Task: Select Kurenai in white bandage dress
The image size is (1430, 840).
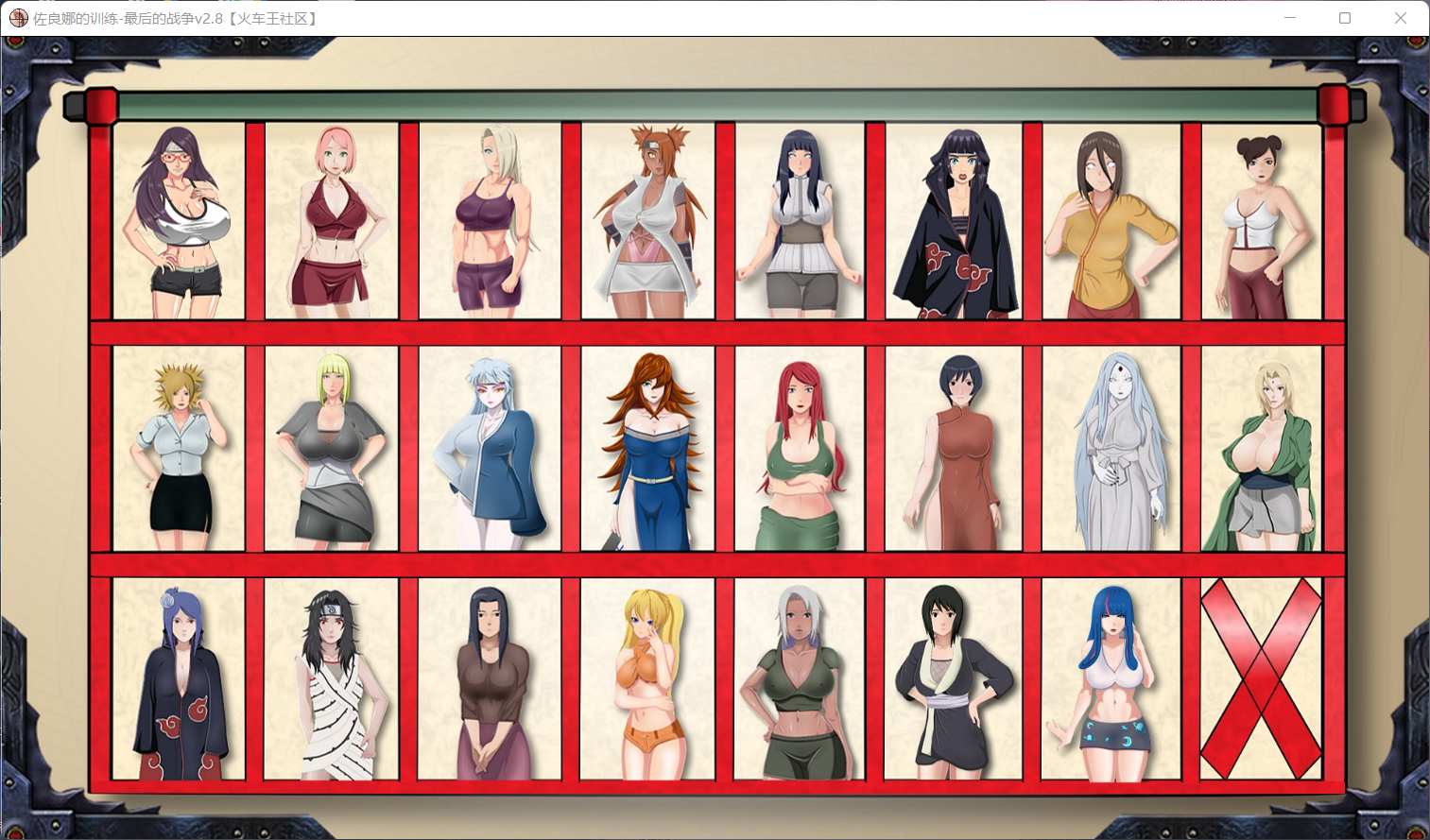Action: [331, 680]
